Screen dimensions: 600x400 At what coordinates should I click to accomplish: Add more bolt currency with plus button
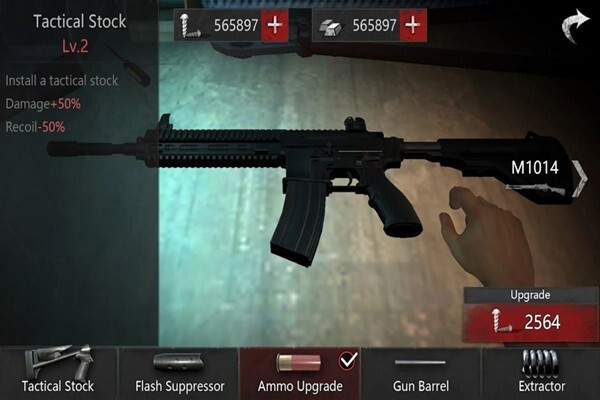(x=276, y=26)
